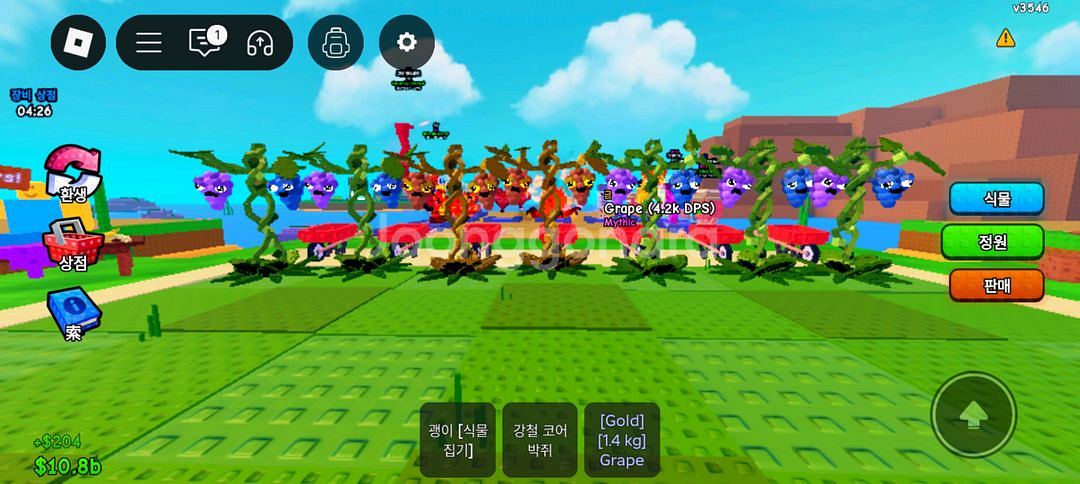Open the hamburger list menu
The width and height of the screenshot is (1080, 484).
tap(149, 43)
